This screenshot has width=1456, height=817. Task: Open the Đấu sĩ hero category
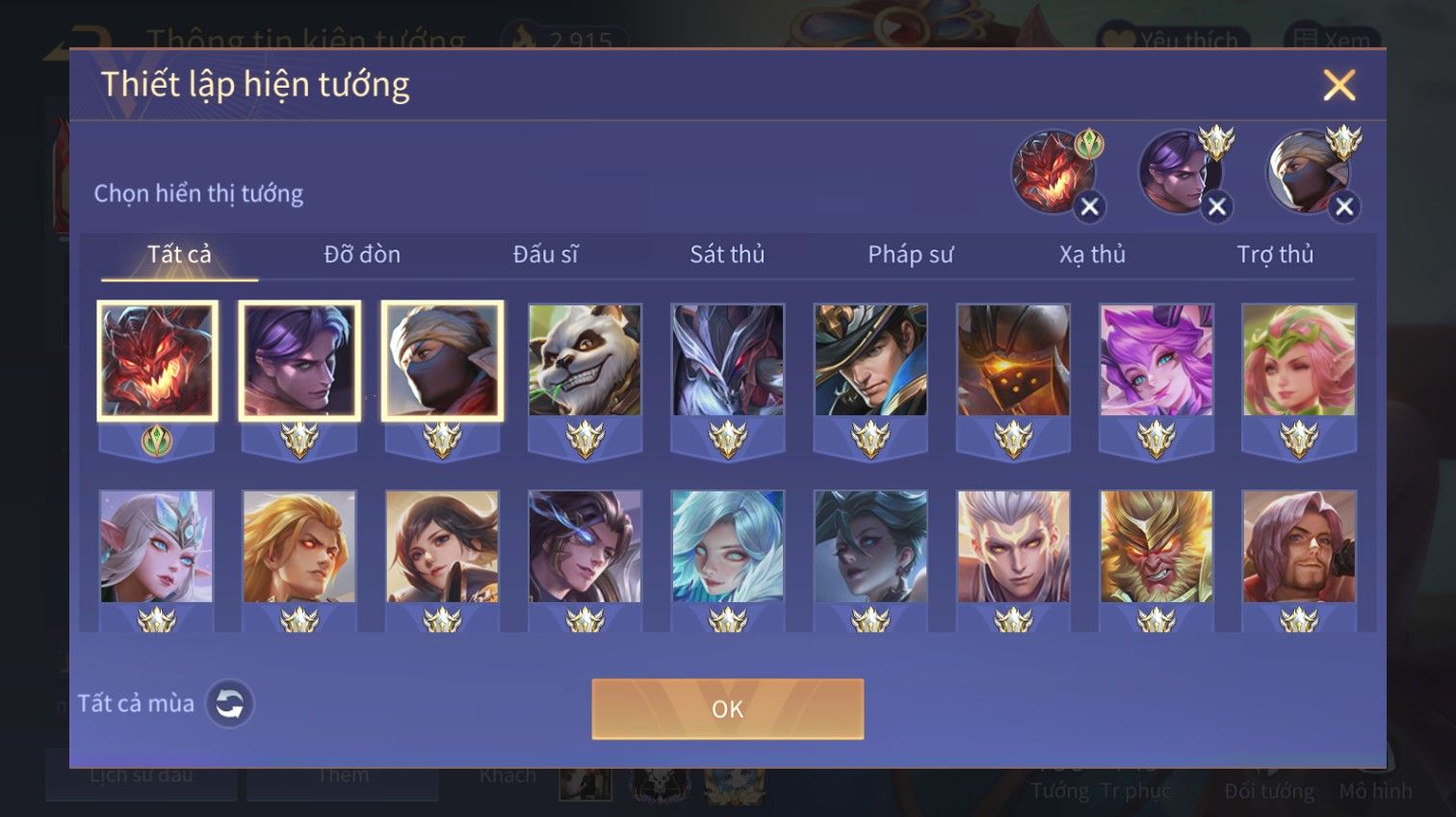(545, 254)
